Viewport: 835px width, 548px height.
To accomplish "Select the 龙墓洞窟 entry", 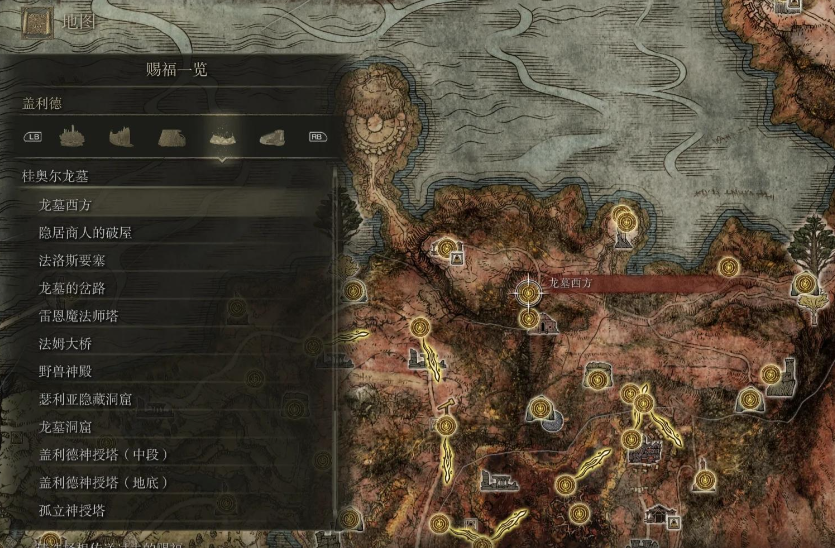I will [64, 427].
